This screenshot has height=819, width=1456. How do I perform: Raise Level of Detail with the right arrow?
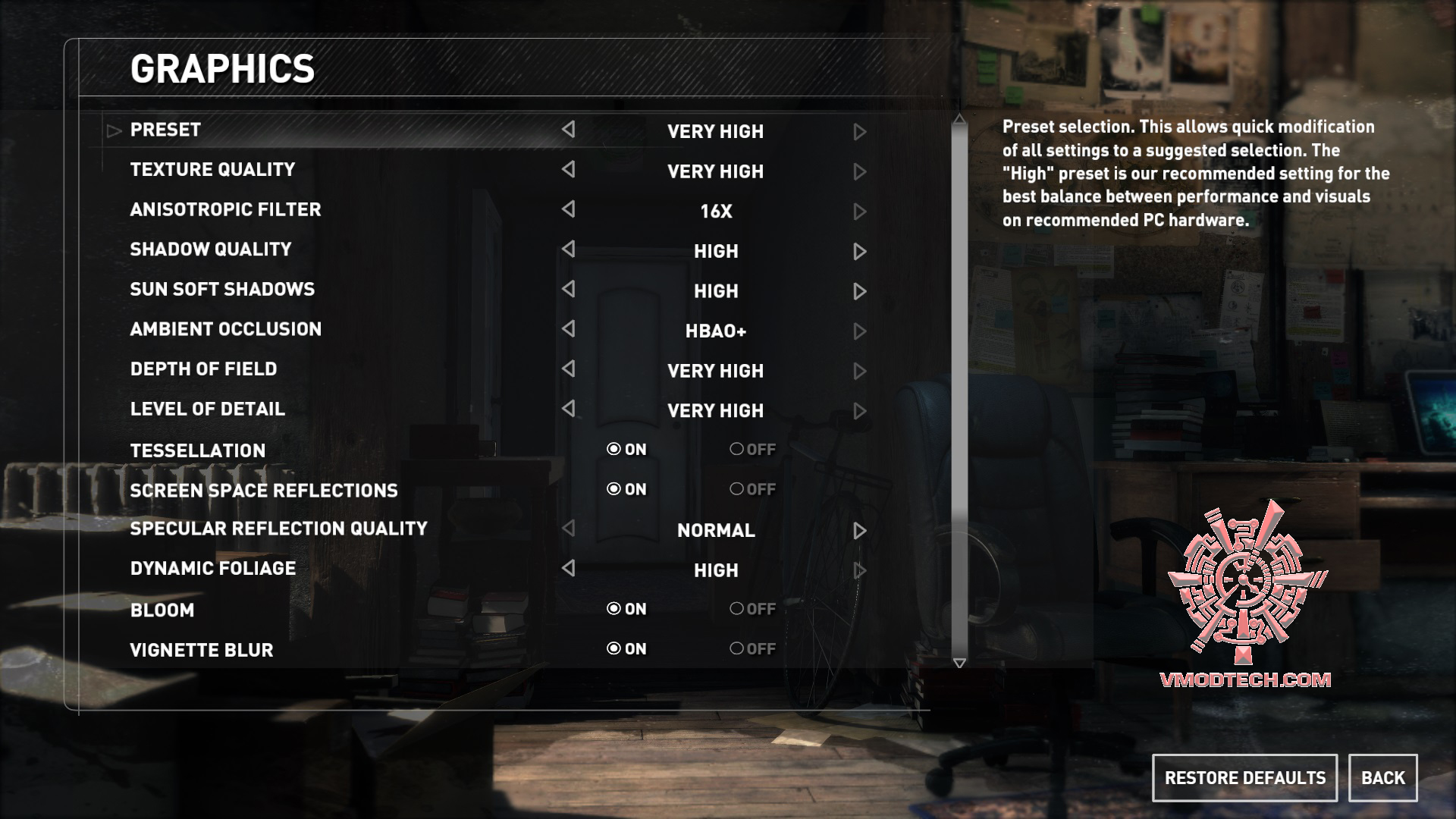tap(859, 410)
